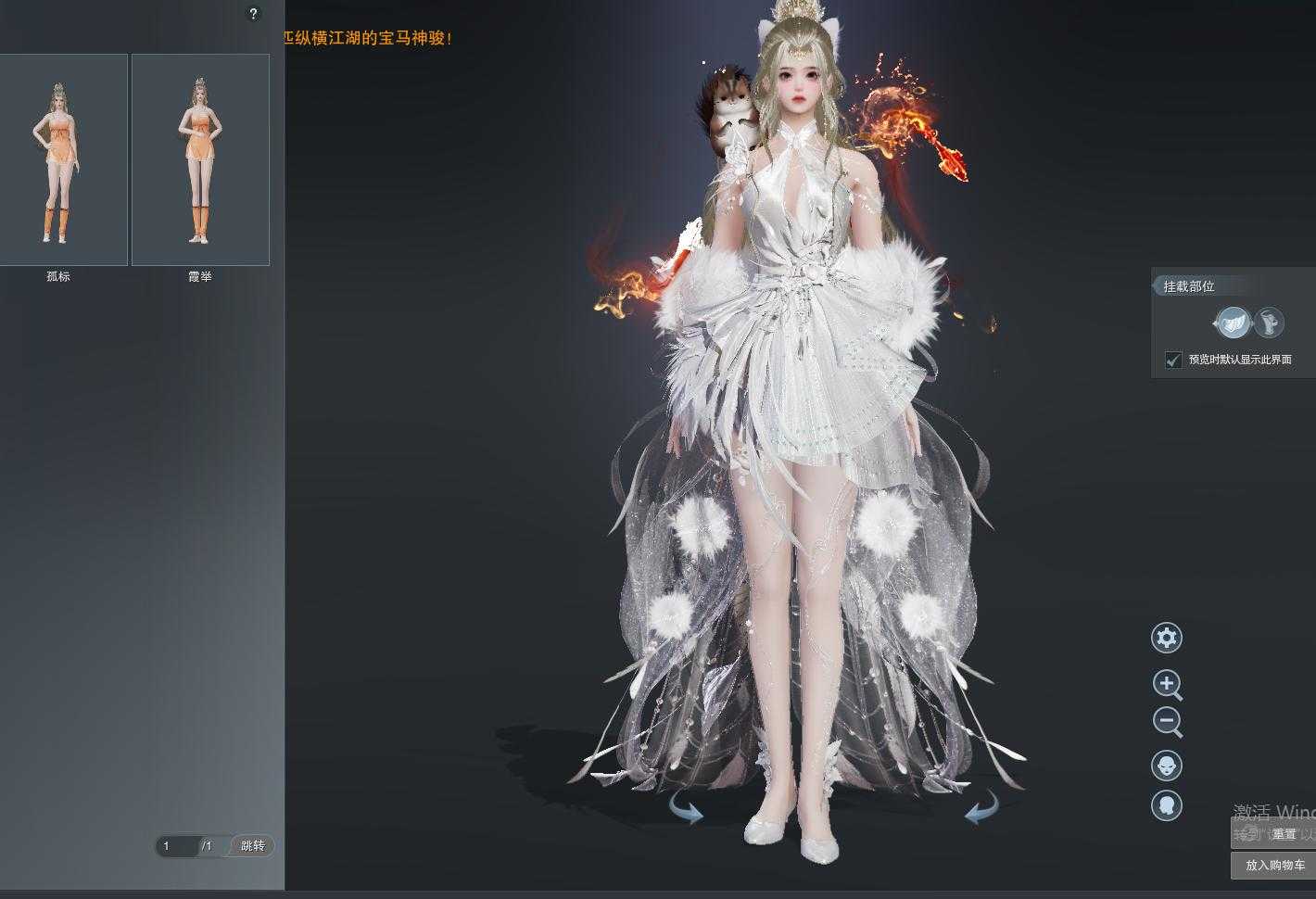
Task: Switch to the front face view icon
Action: [1167, 766]
